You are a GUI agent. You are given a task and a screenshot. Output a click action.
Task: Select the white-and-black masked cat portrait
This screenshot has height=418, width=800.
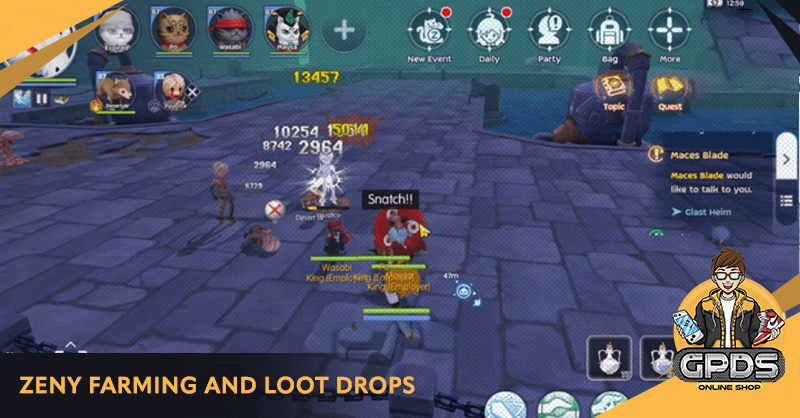click(x=285, y=27)
